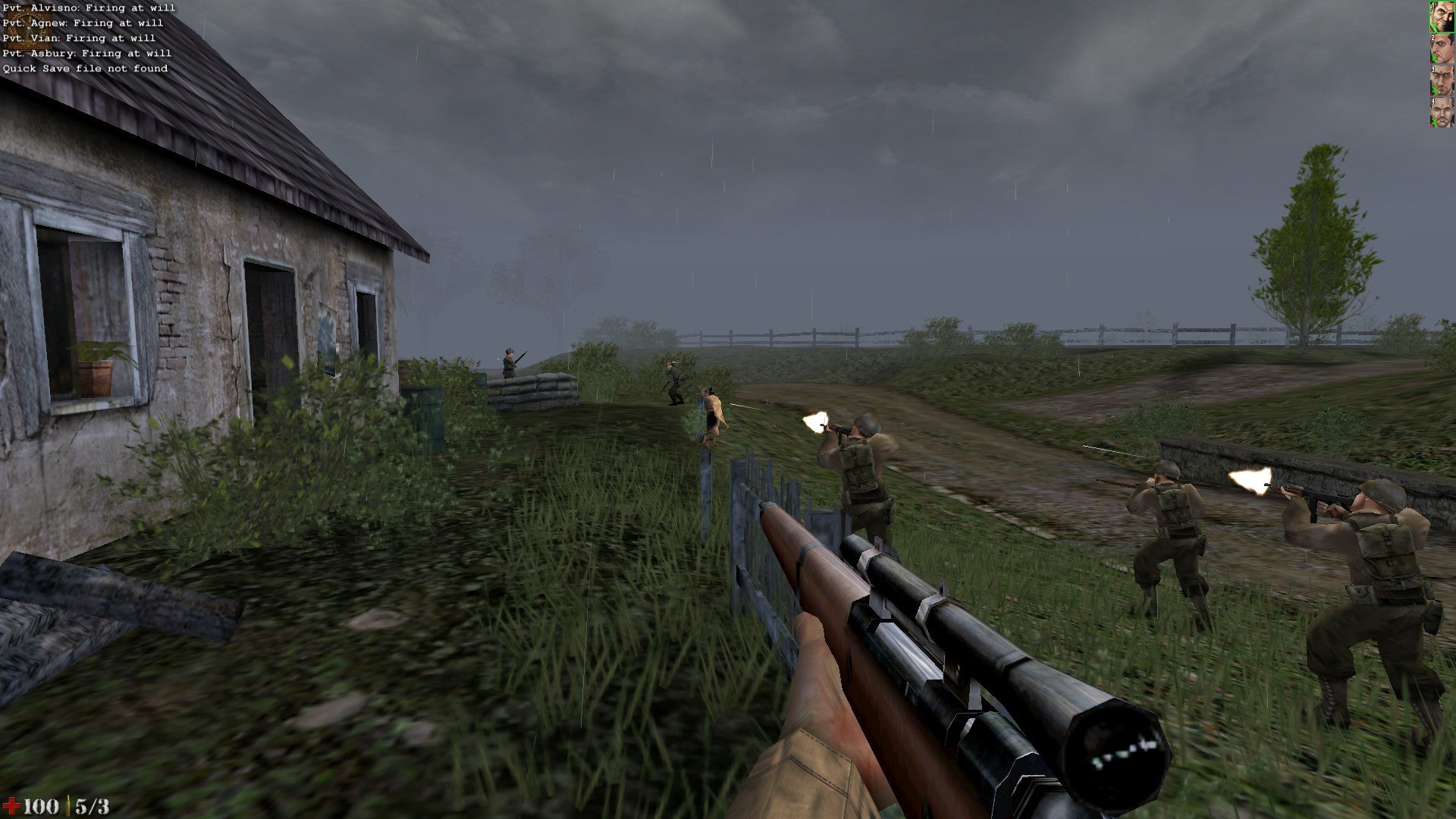Click the 5/3 ammo counter
1456x819 pixels.
[93, 805]
